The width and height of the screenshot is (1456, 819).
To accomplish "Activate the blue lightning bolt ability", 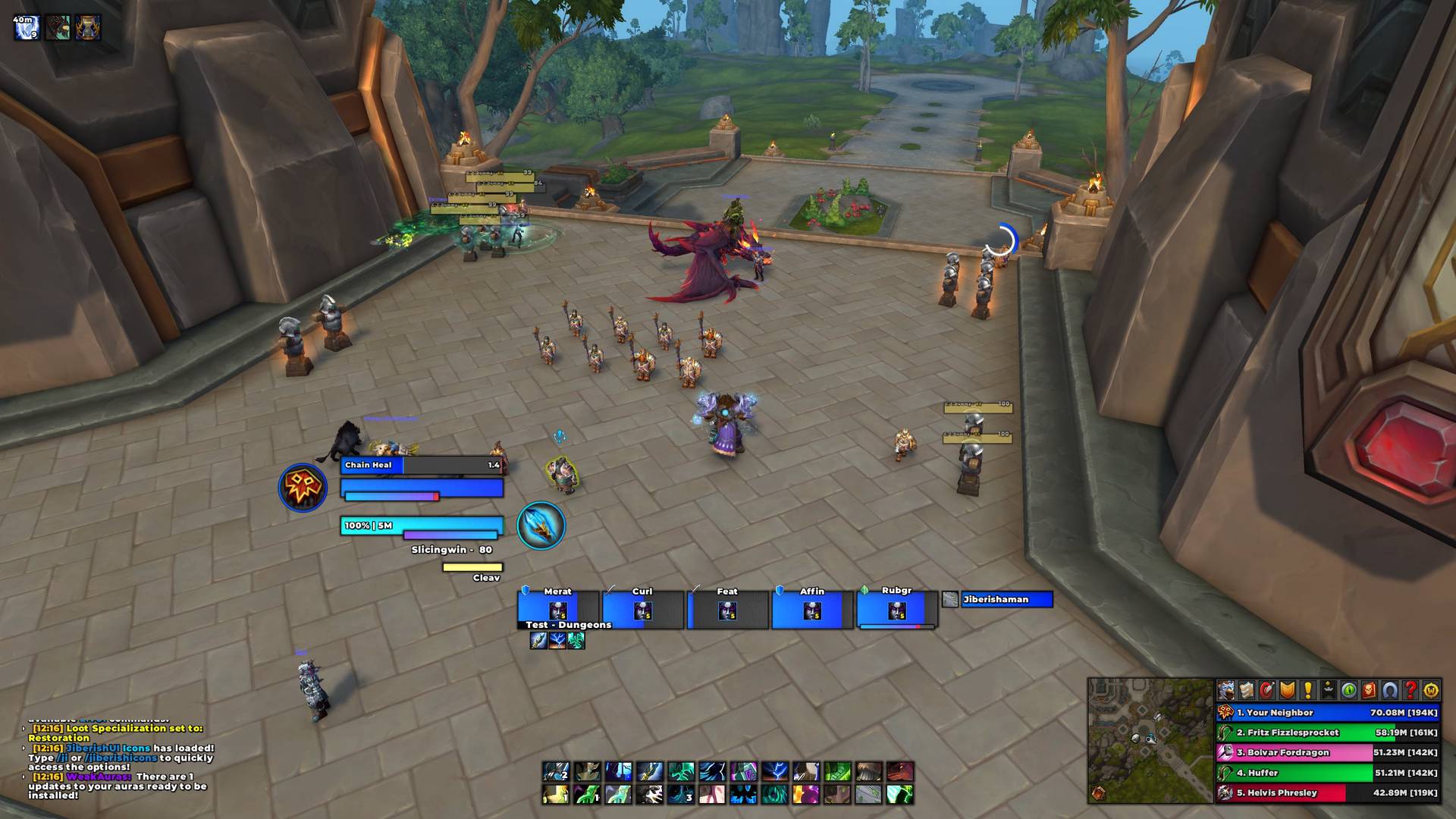I will (x=774, y=772).
